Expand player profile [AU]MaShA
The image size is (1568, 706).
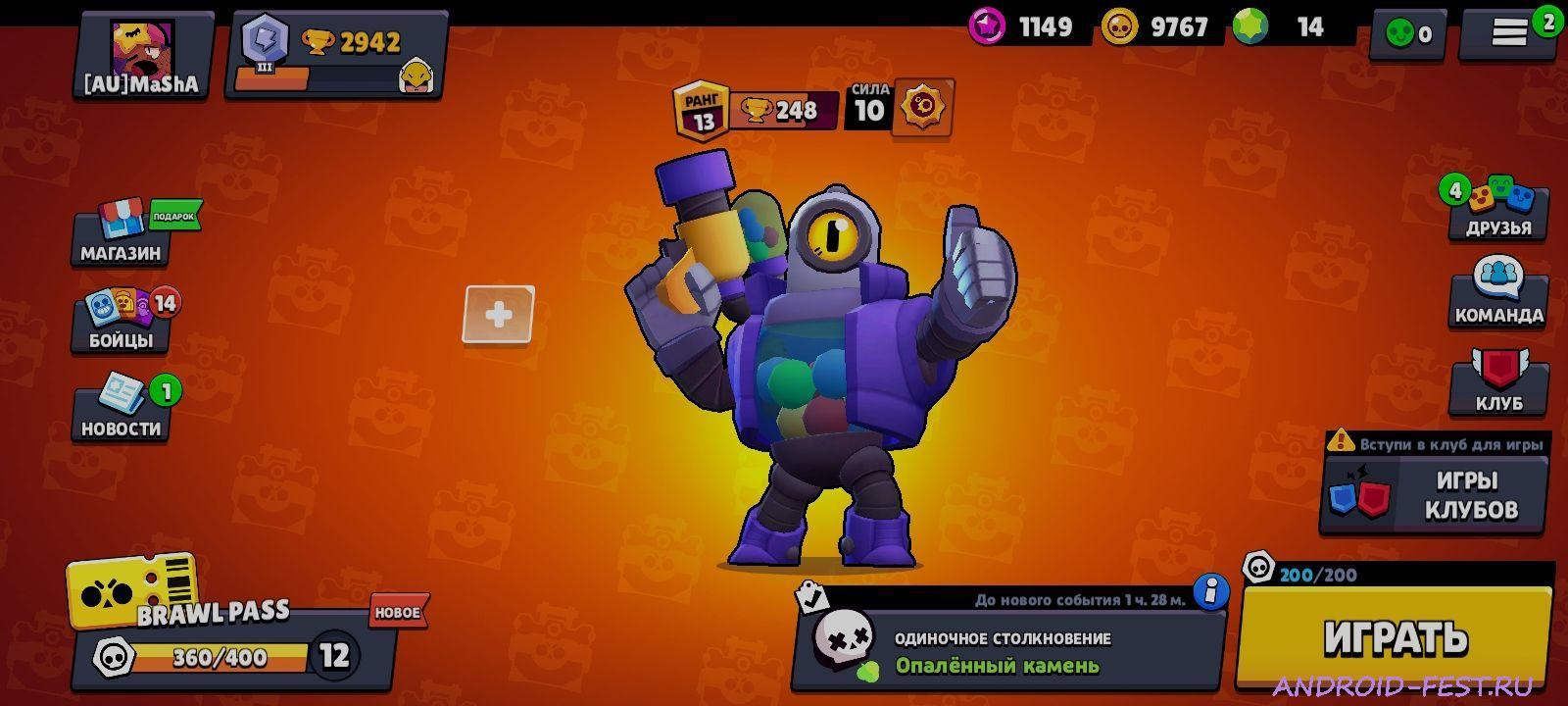pyautogui.click(x=142, y=49)
